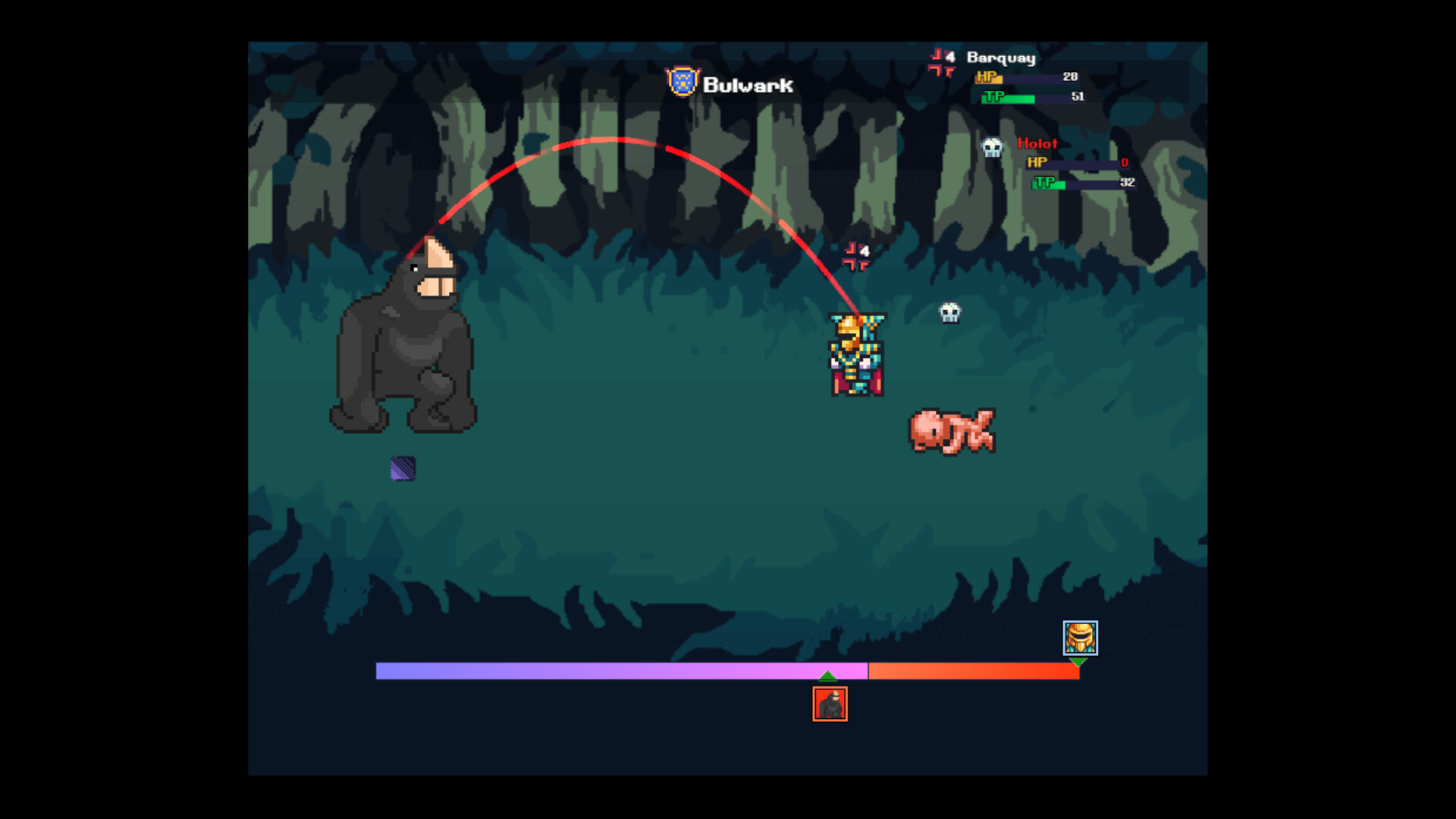Open Barquay's name label
The width and height of the screenshot is (1456, 819).
pos(1001,58)
